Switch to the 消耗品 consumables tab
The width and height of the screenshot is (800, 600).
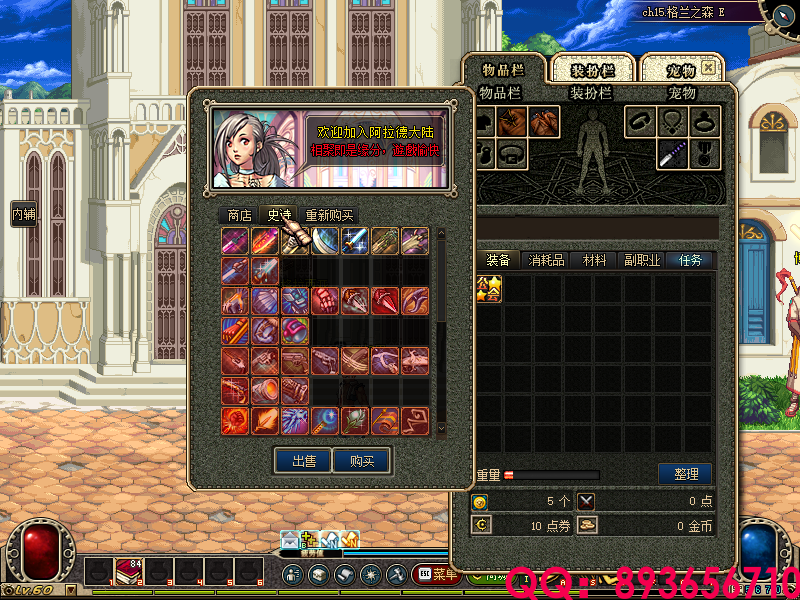point(547,260)
